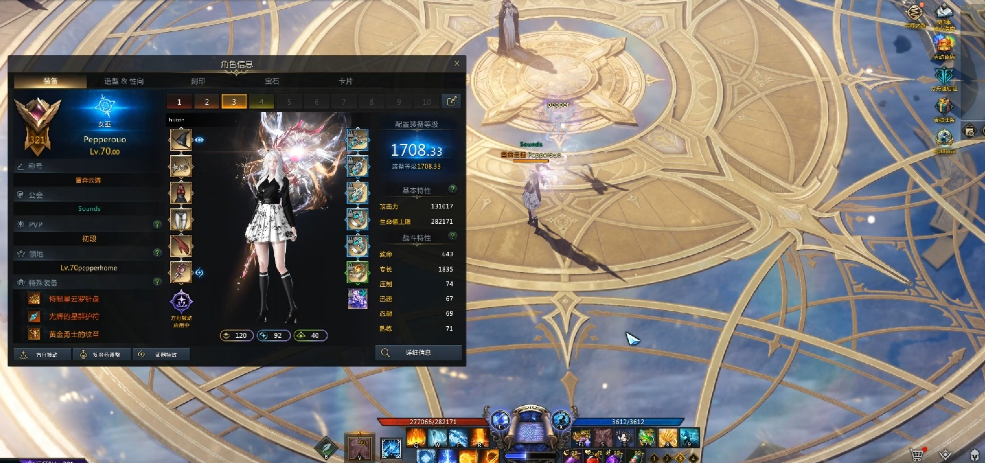Click the help icon beside PVP
Screen dimensions: 985x463
157,225
